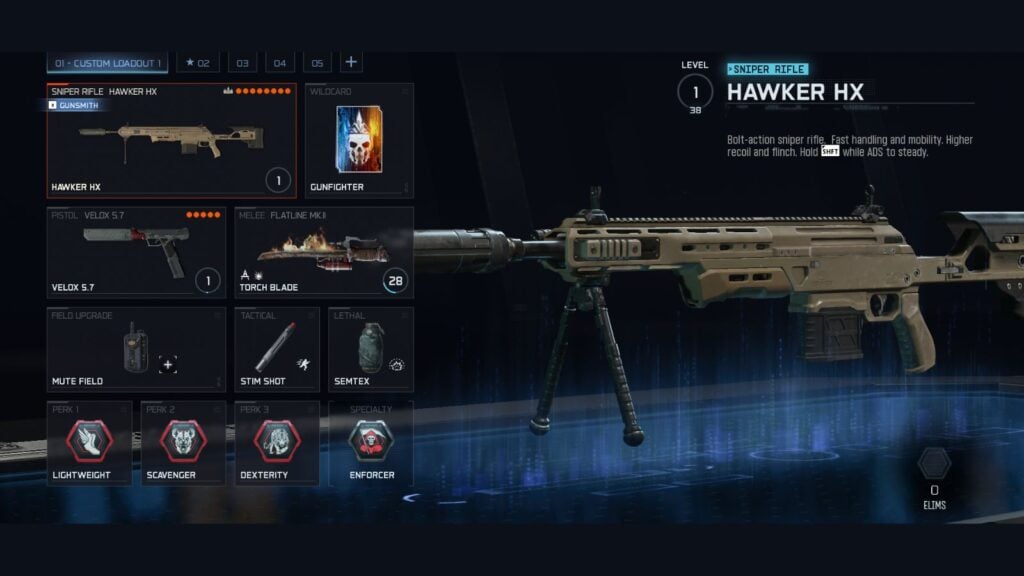Switch to the starred loadout 02 tab

[198, 63]
